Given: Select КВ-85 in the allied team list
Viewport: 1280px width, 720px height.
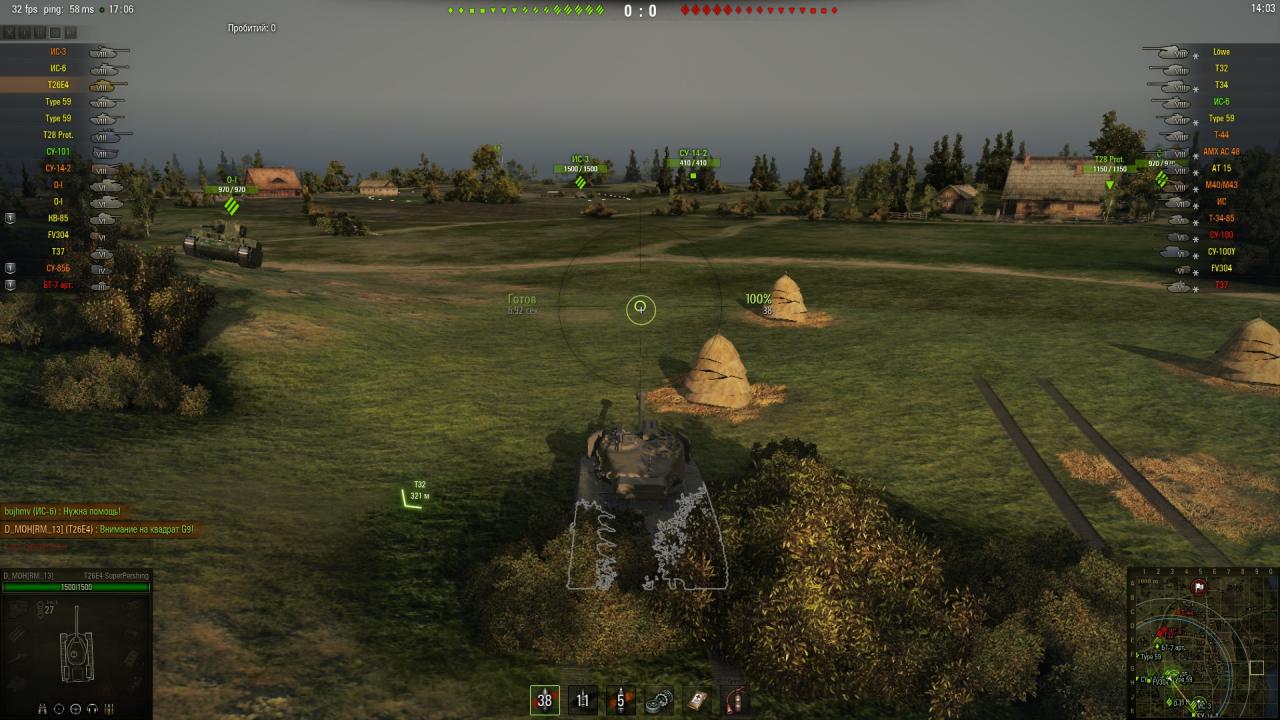Looking at the screenshot, I should pyautogui.click(x=57, y=218).
